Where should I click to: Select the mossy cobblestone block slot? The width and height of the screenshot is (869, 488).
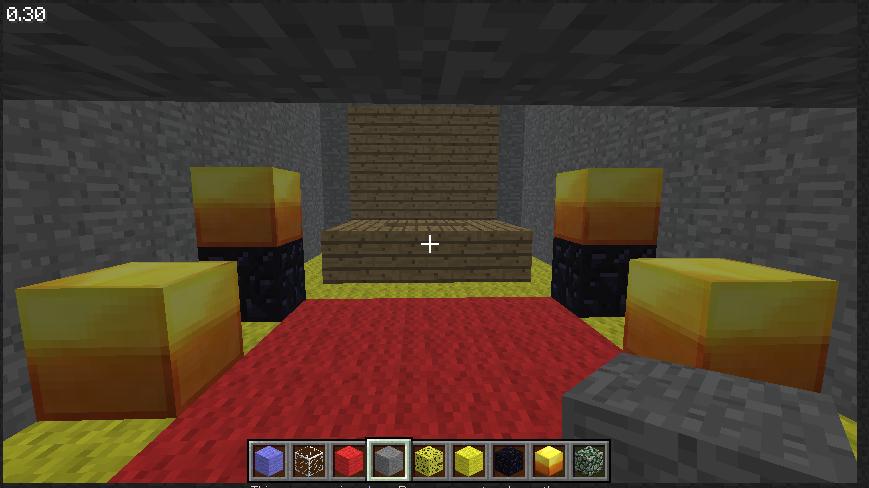589,461
